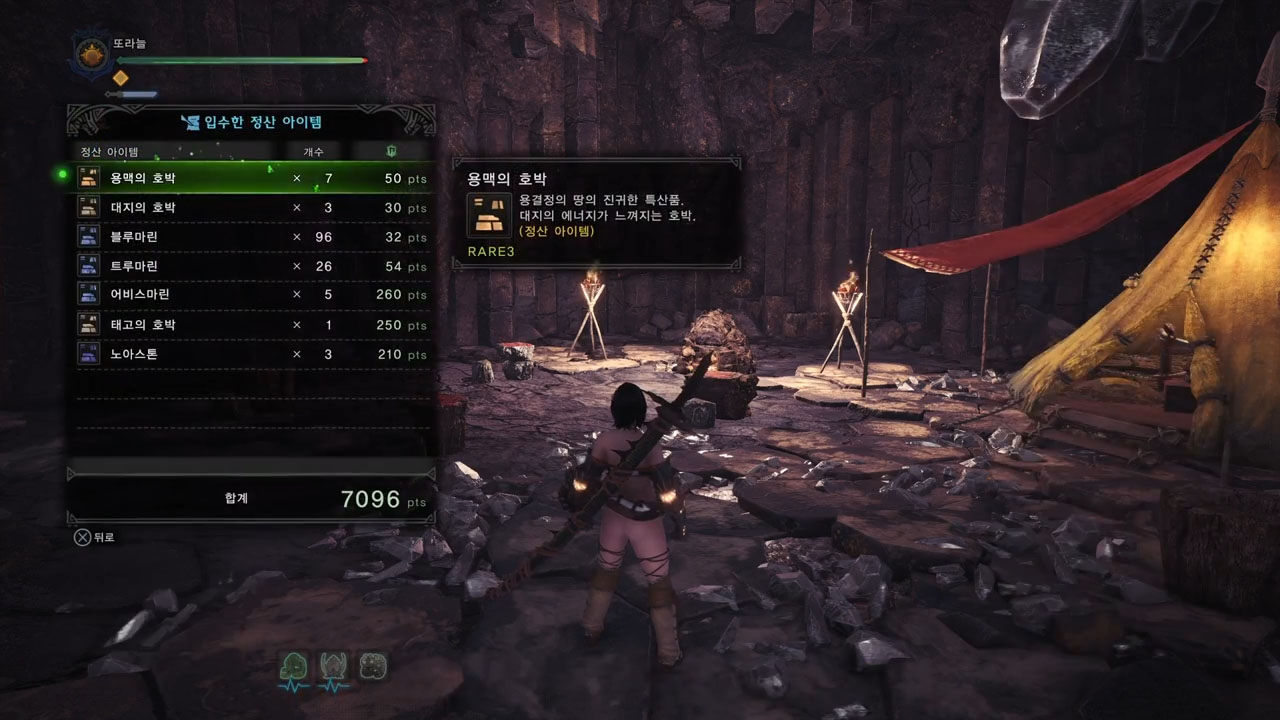This screenshot has height=720, width=1280.
Task: Pick the 트루마린 entry in the list
Action: pos(250,267)
